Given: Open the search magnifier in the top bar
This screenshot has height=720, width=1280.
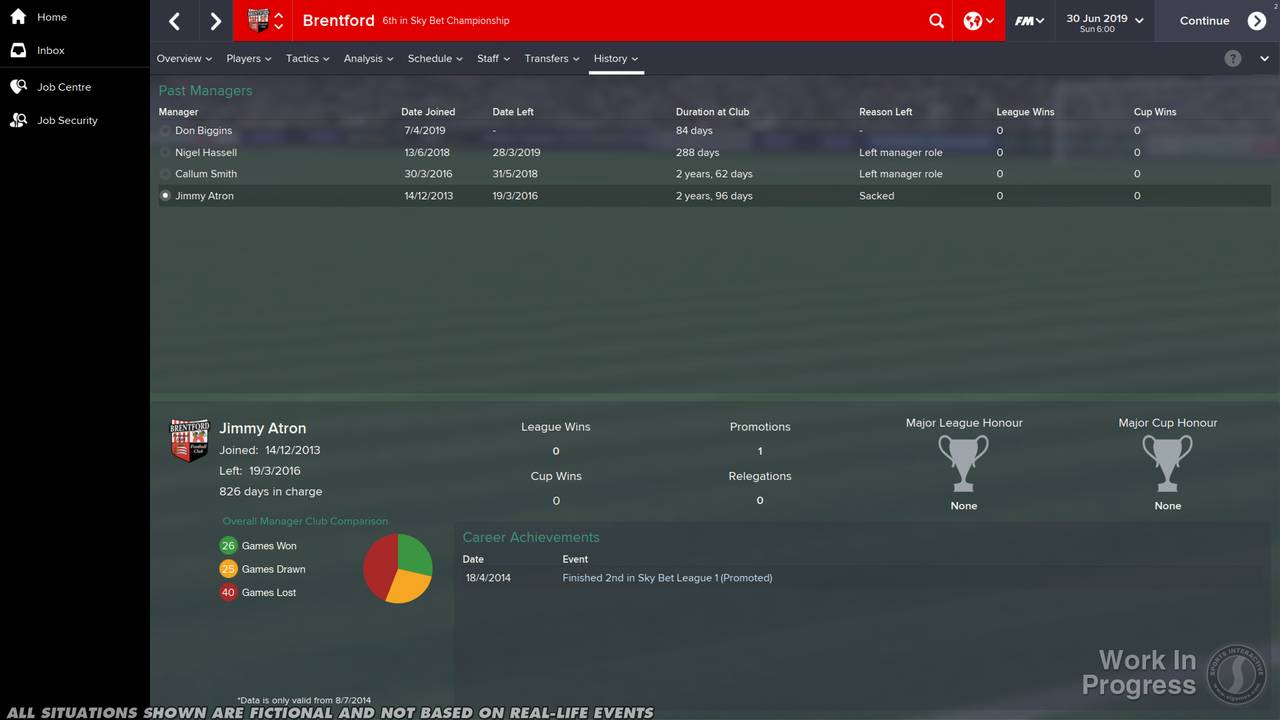Looking at the screenshot, I should coord(936,20).
